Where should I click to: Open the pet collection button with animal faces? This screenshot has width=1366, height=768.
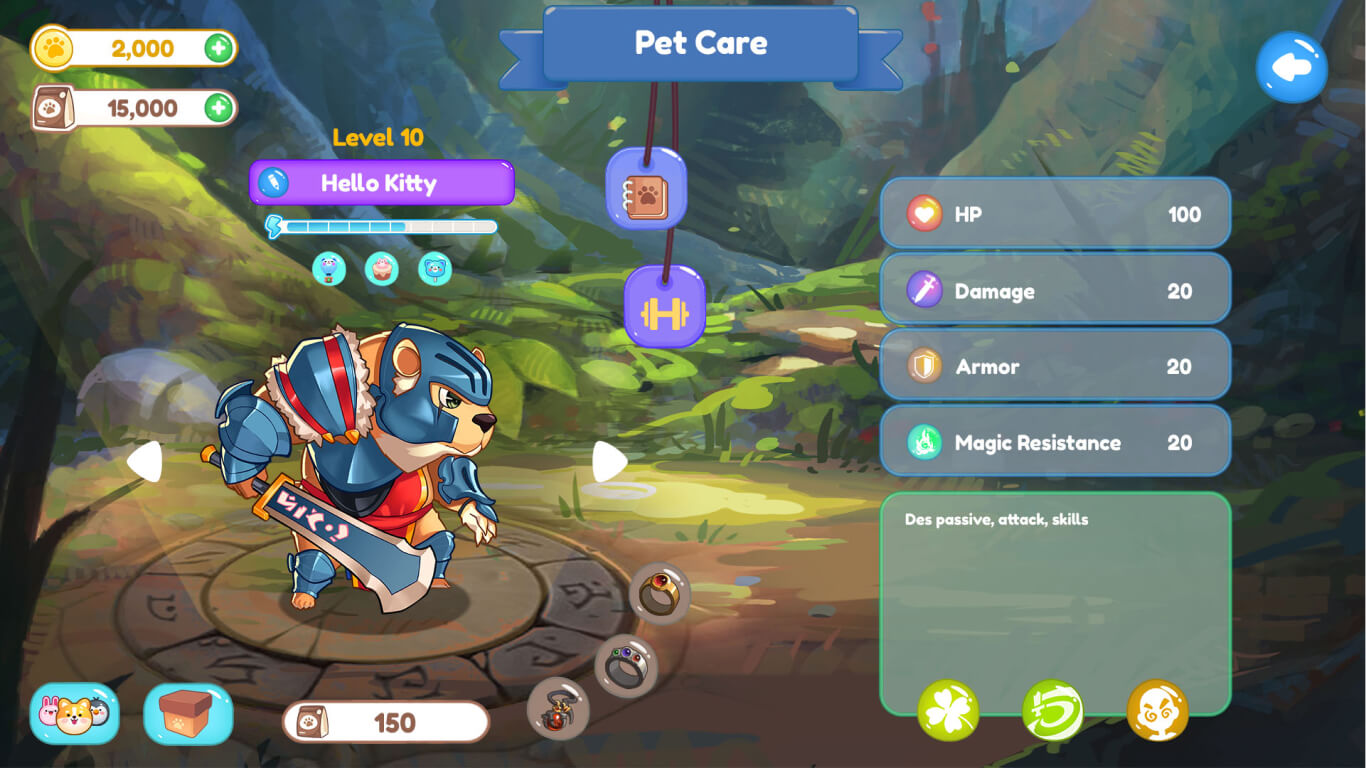point(74,713)
